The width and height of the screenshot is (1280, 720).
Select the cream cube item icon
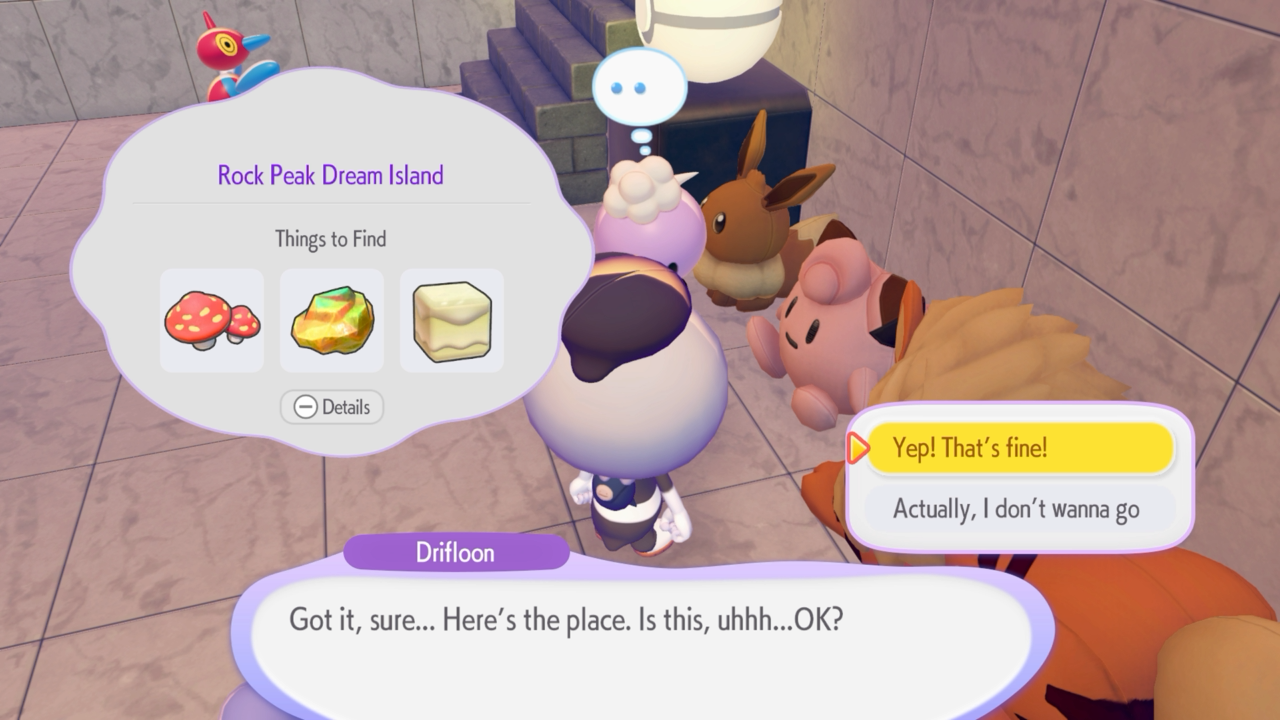[x=452, y=320]
